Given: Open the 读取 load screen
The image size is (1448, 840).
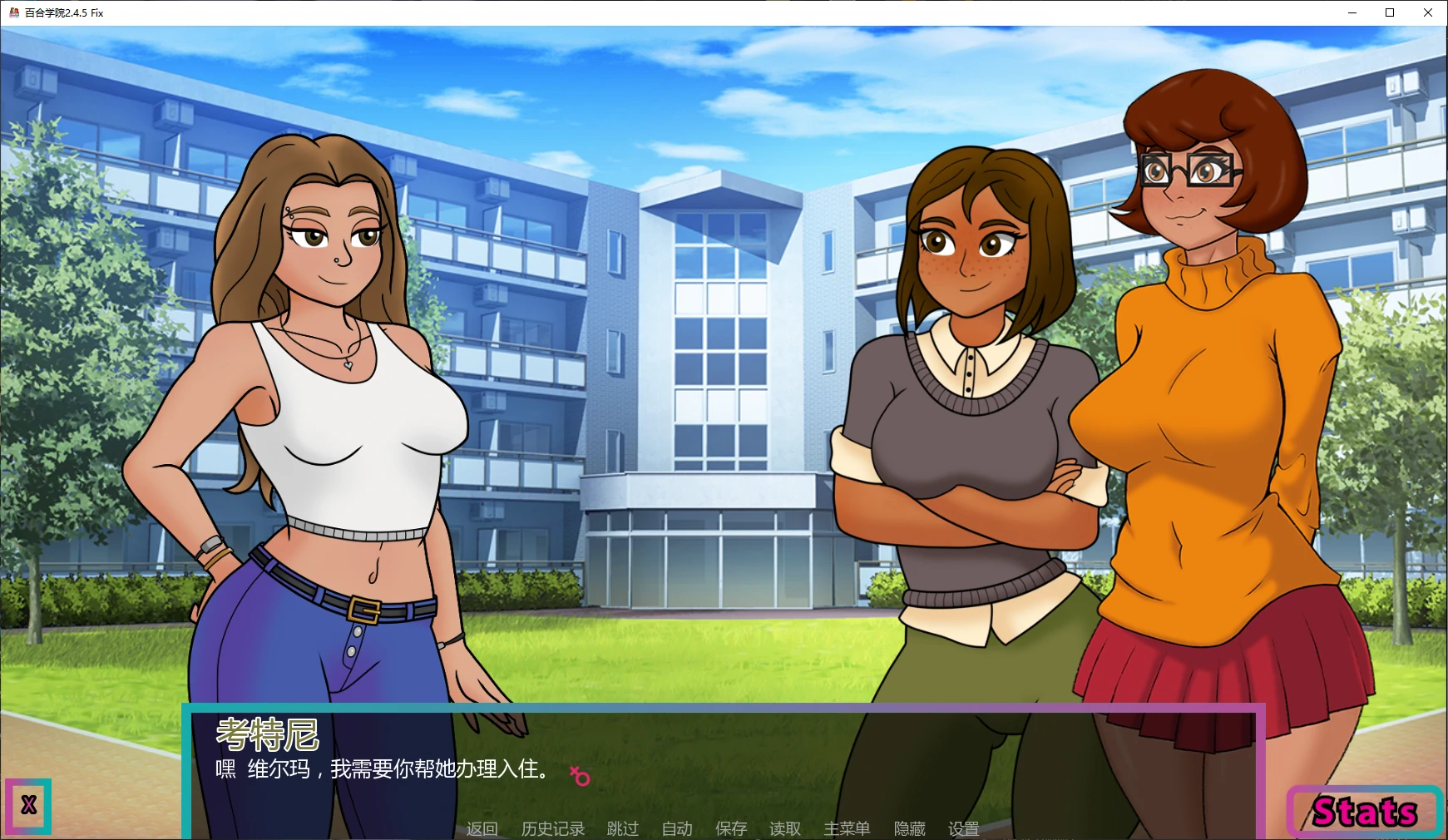Looking at the screenshot, I should pyautogui.click(x=784, y=828).
